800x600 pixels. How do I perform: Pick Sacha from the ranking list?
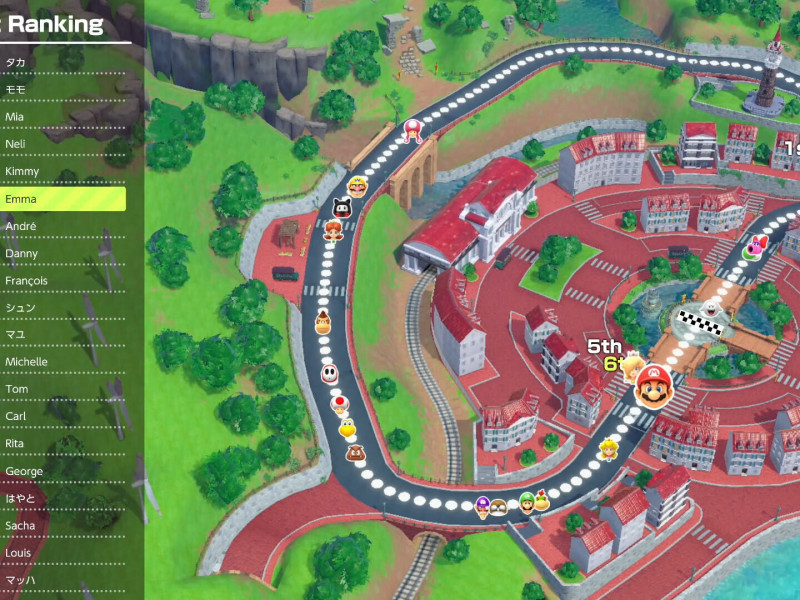(62, 525)
